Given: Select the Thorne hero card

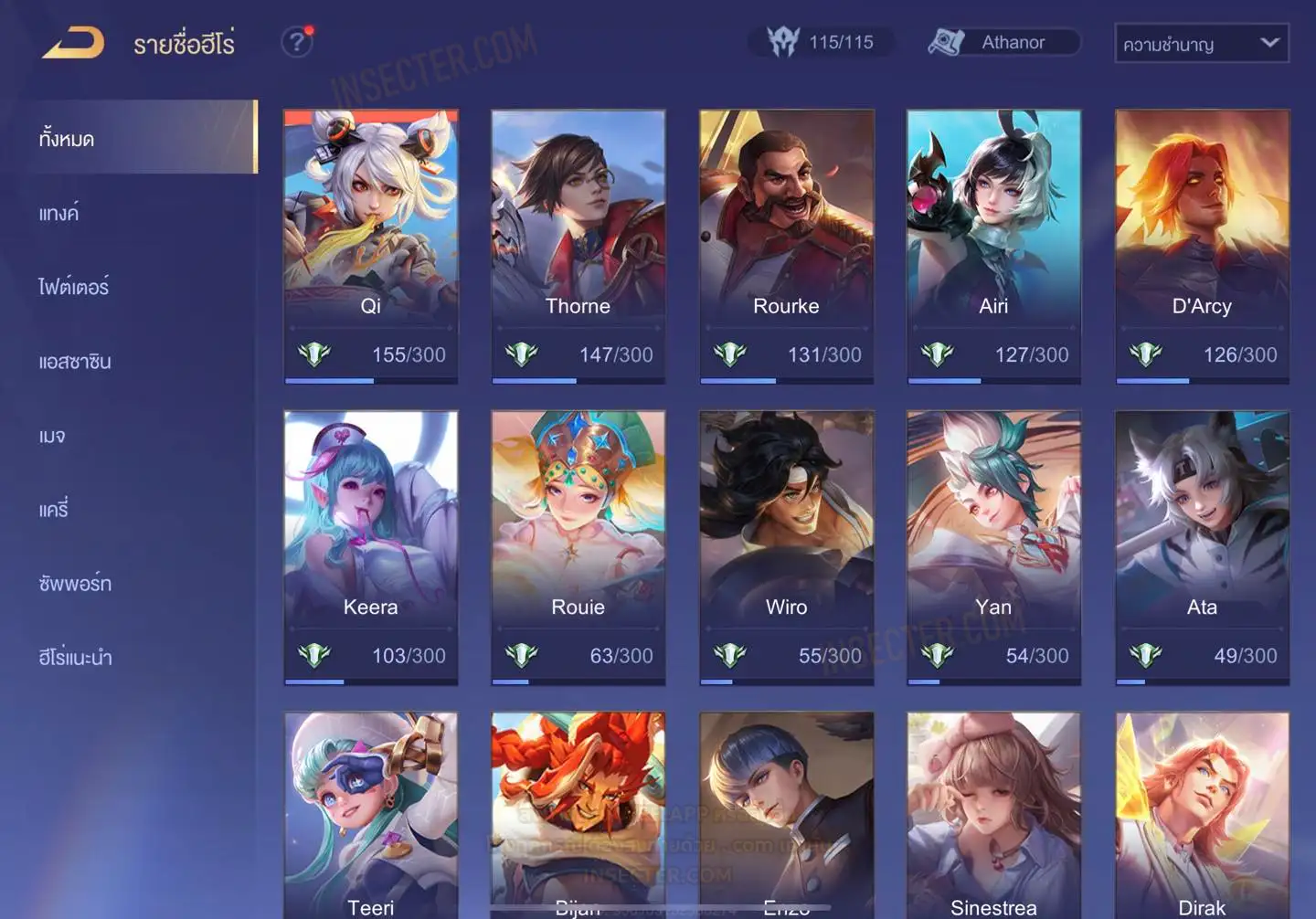Looking at the screenshot, I should 578,245.
